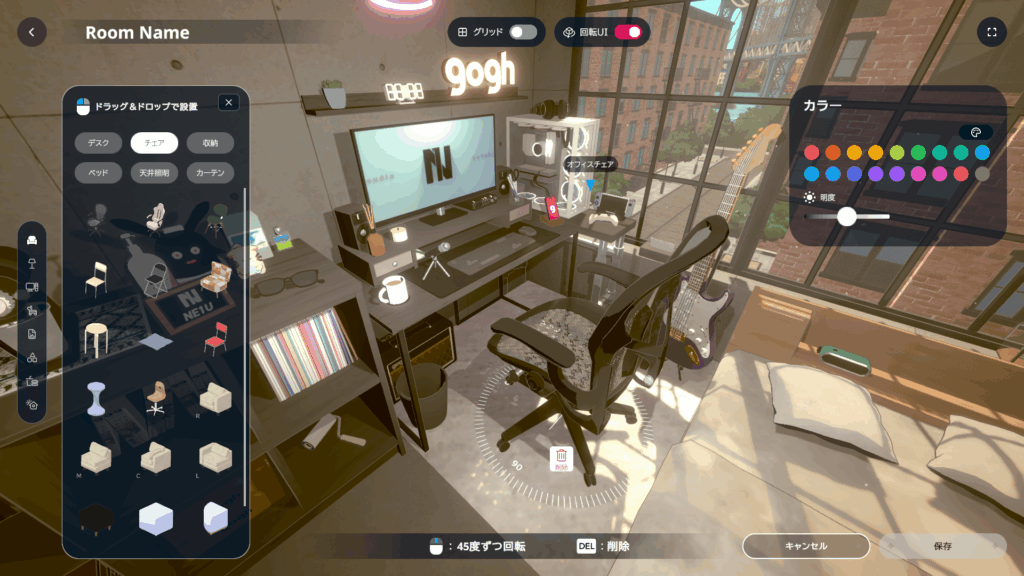The width and height of the screenshot is (1024, 576).
Task: Switch to the ベッド category tab
Action: click(99, 173)
